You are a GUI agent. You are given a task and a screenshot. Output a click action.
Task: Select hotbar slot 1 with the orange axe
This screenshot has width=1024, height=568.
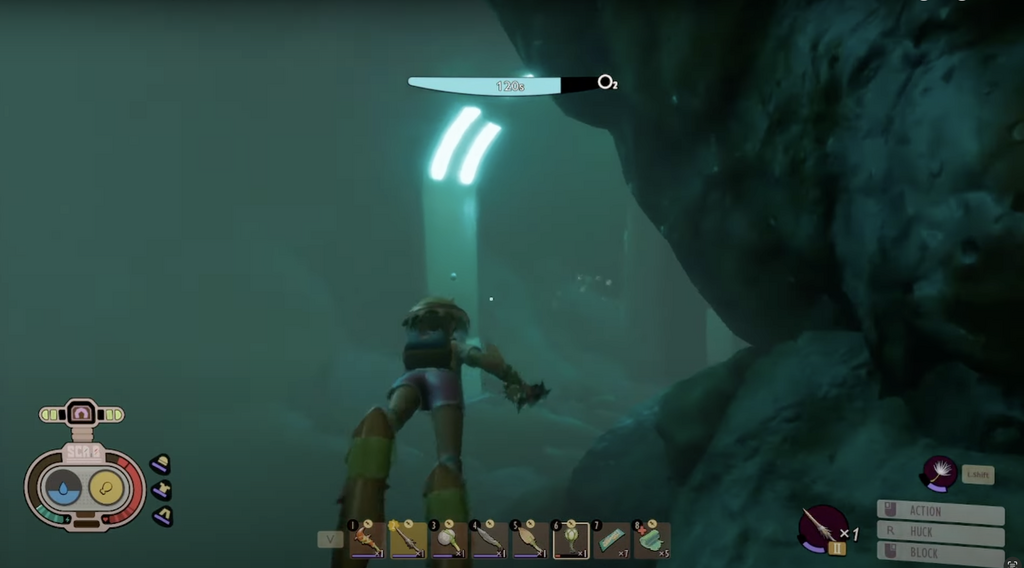click(367, 540)
